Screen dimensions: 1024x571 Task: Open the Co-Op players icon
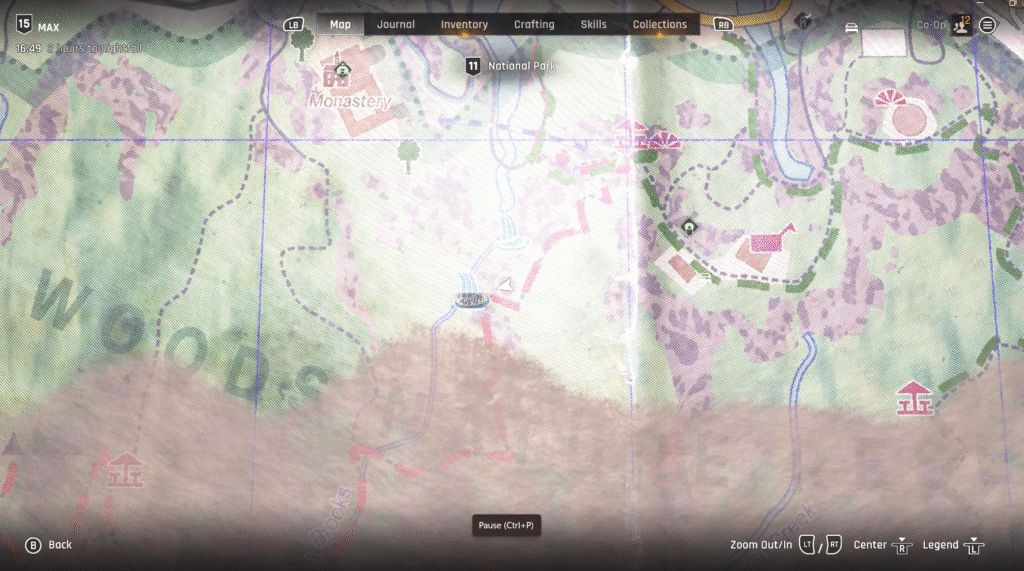tap(960, 25)
